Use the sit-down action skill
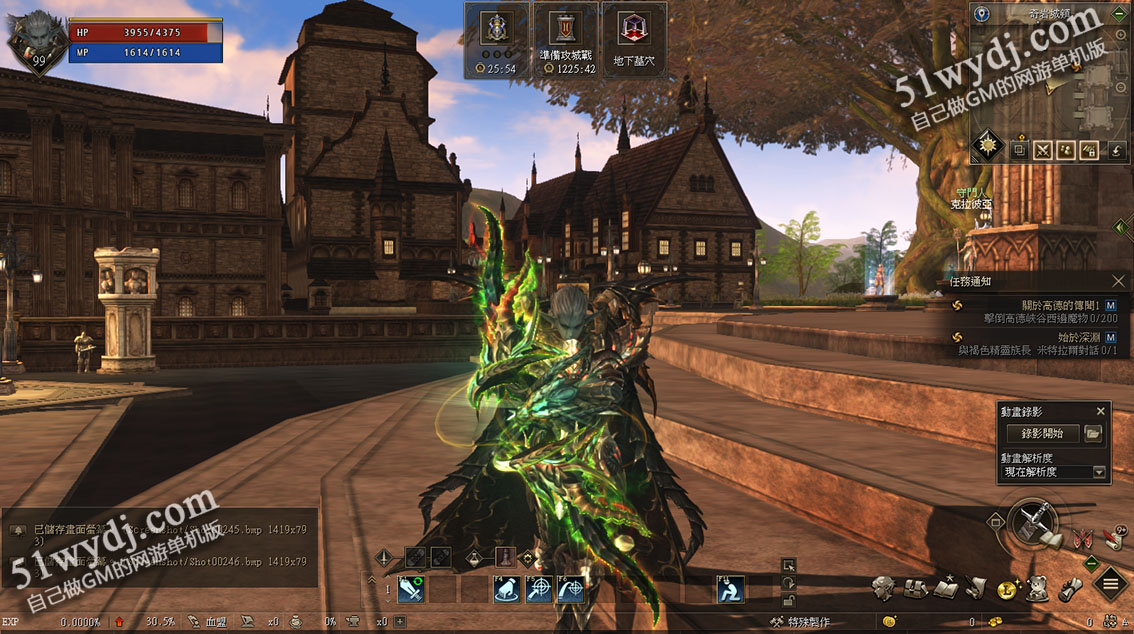This screenshot has height=634, width=1134. point(730,590)
